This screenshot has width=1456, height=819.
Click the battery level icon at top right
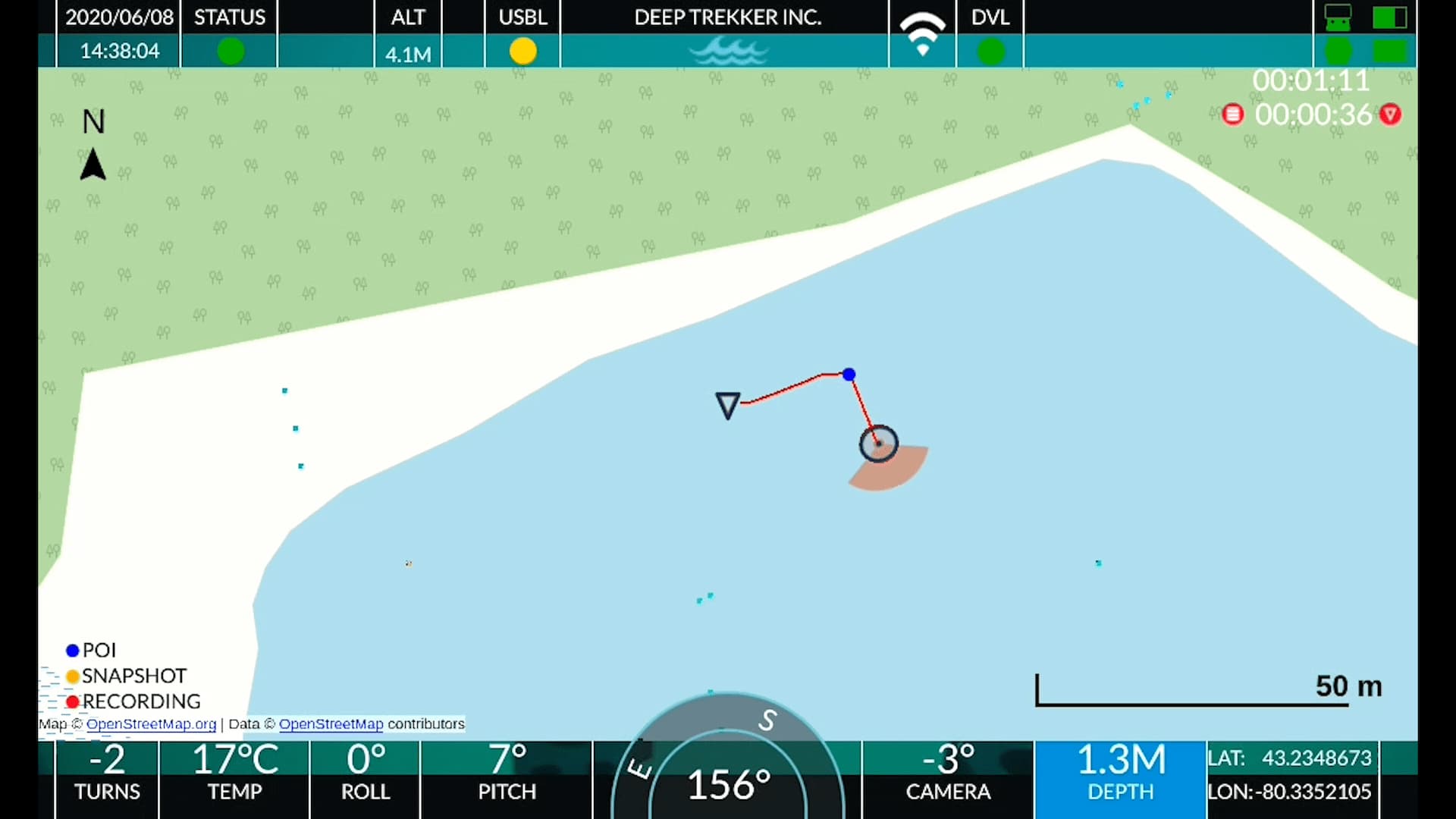[x=1390, y=17]
